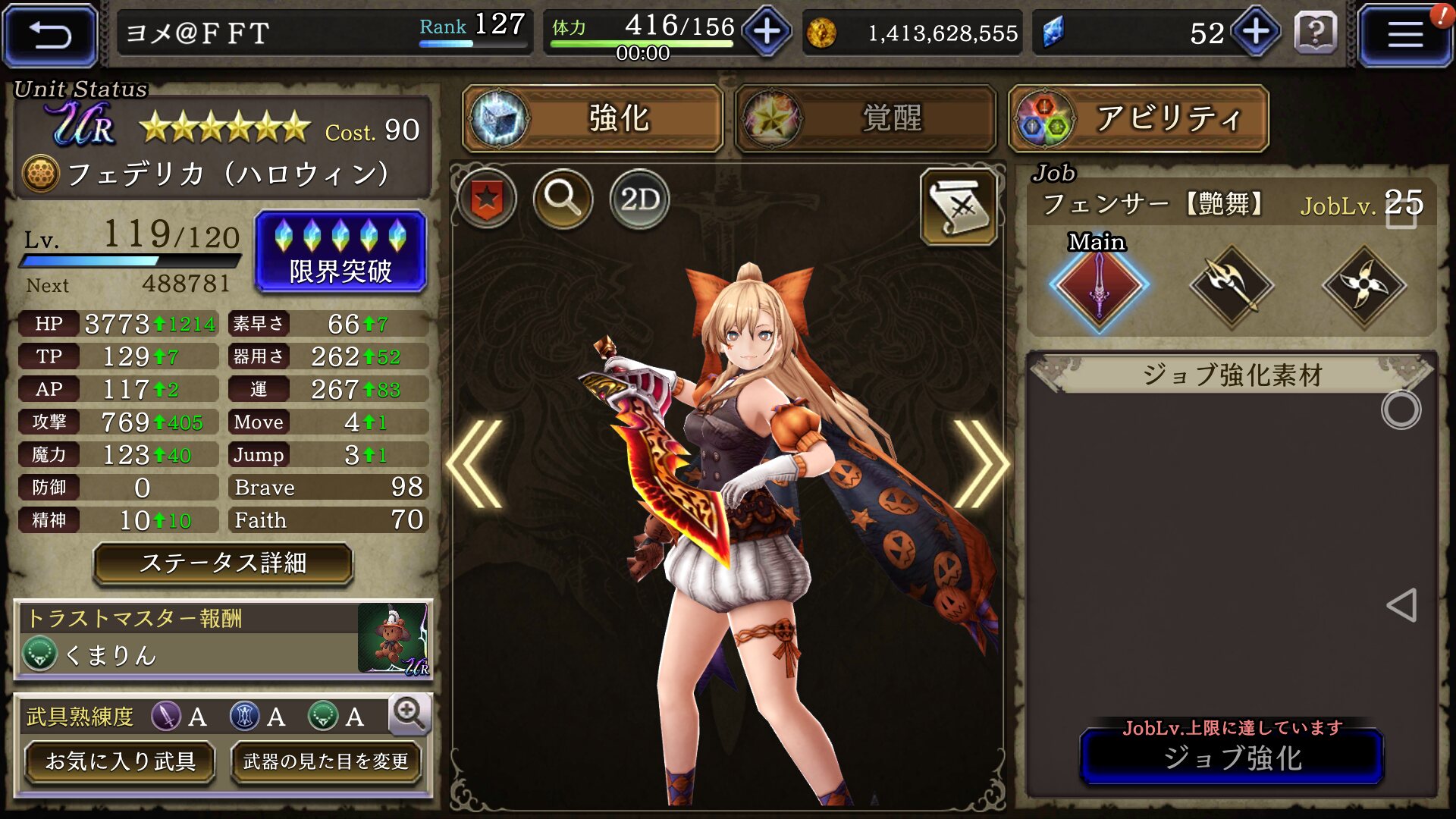Open the アビリティ ability tab
The image size is (1456, 819).
tap(1138, 119)
